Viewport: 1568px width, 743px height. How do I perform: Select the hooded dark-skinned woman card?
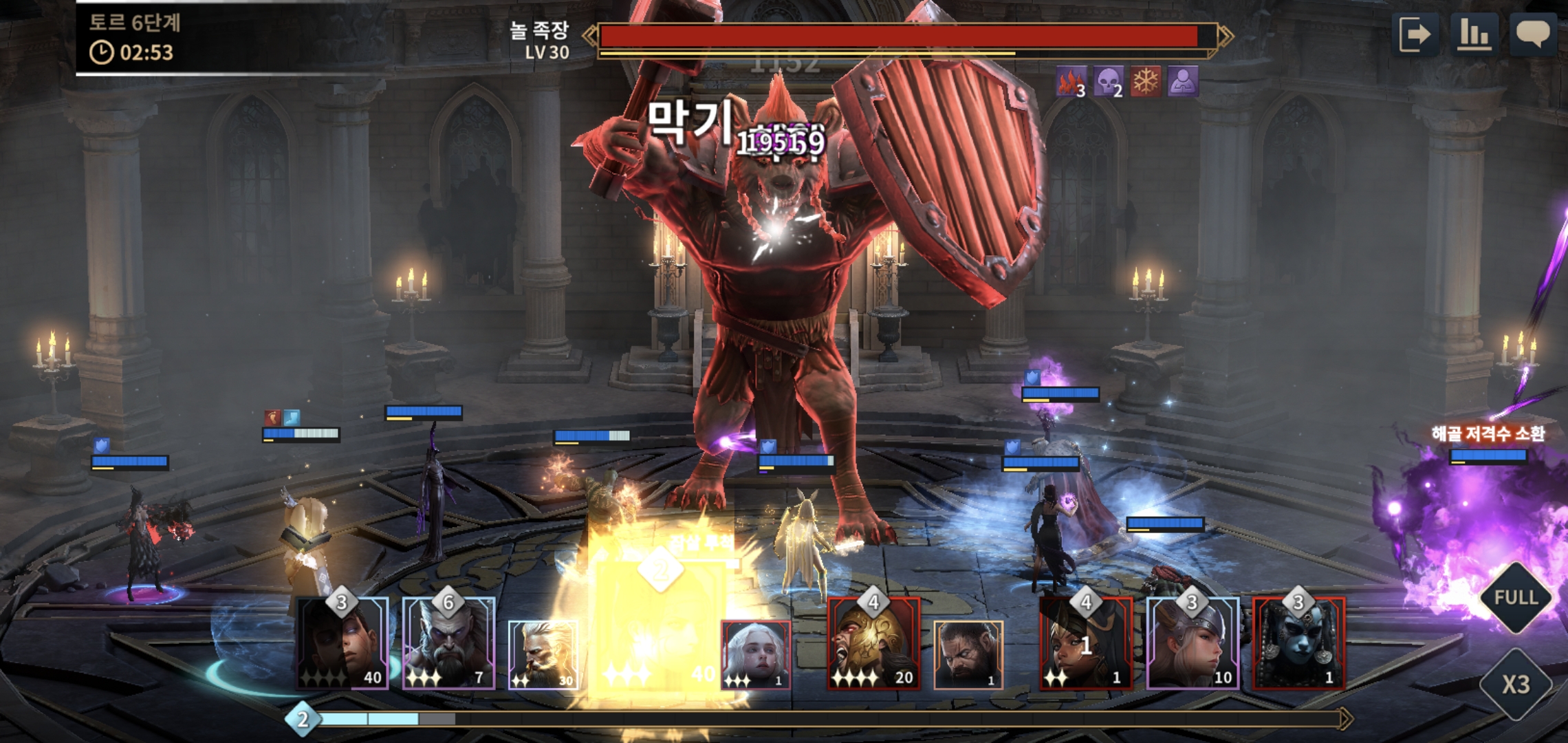point(1085,644)
